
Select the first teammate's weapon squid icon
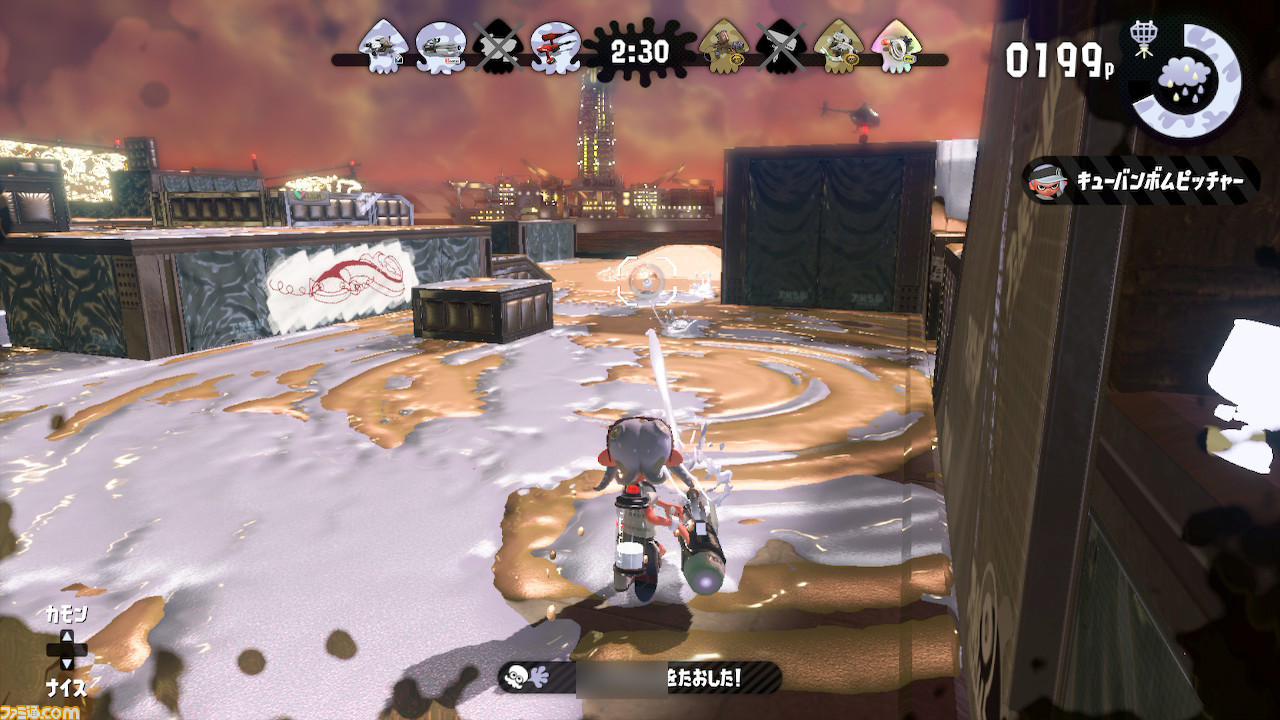point(380,48)
